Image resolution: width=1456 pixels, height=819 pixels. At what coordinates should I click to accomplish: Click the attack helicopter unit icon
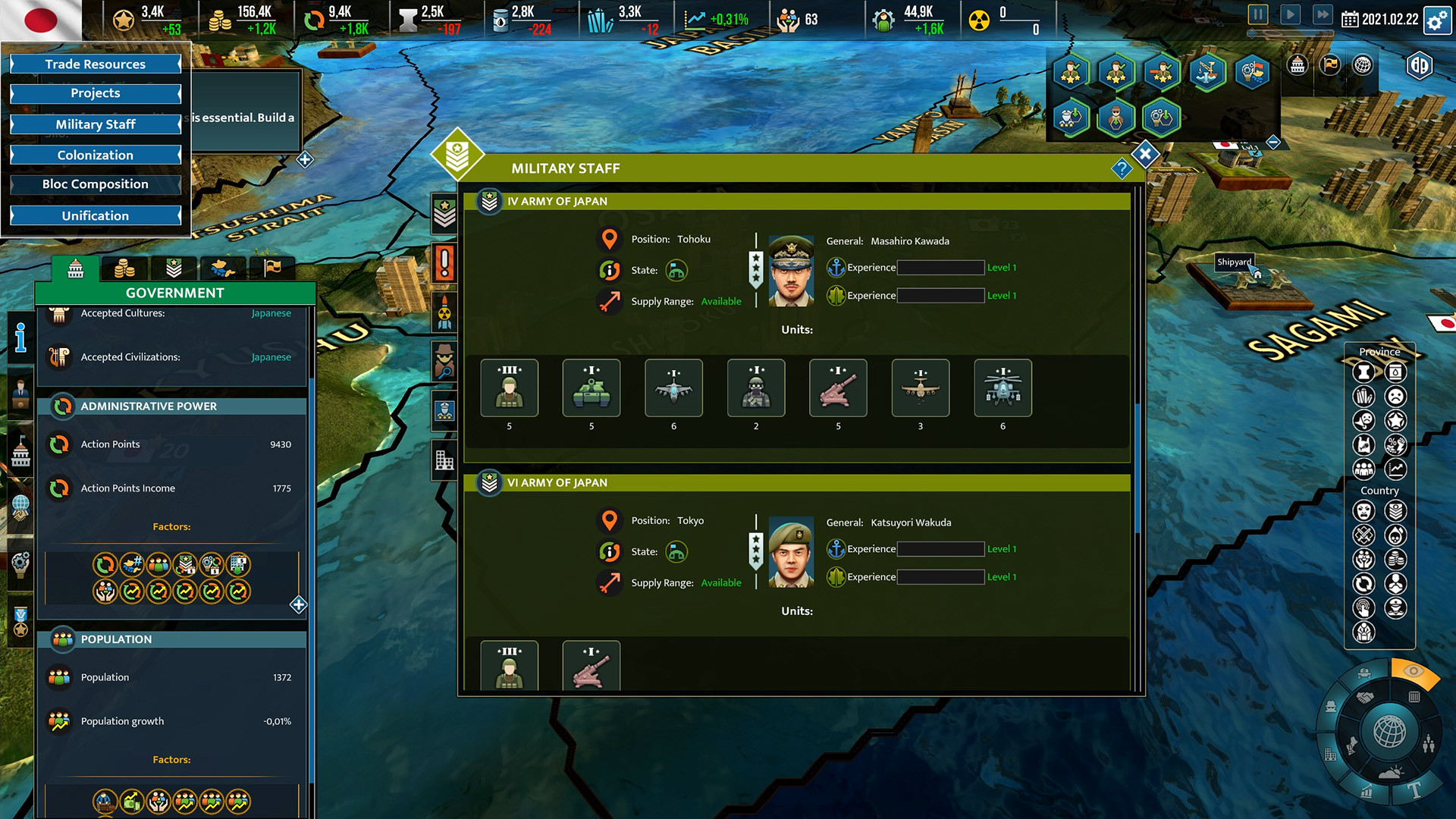[1003, 388]
